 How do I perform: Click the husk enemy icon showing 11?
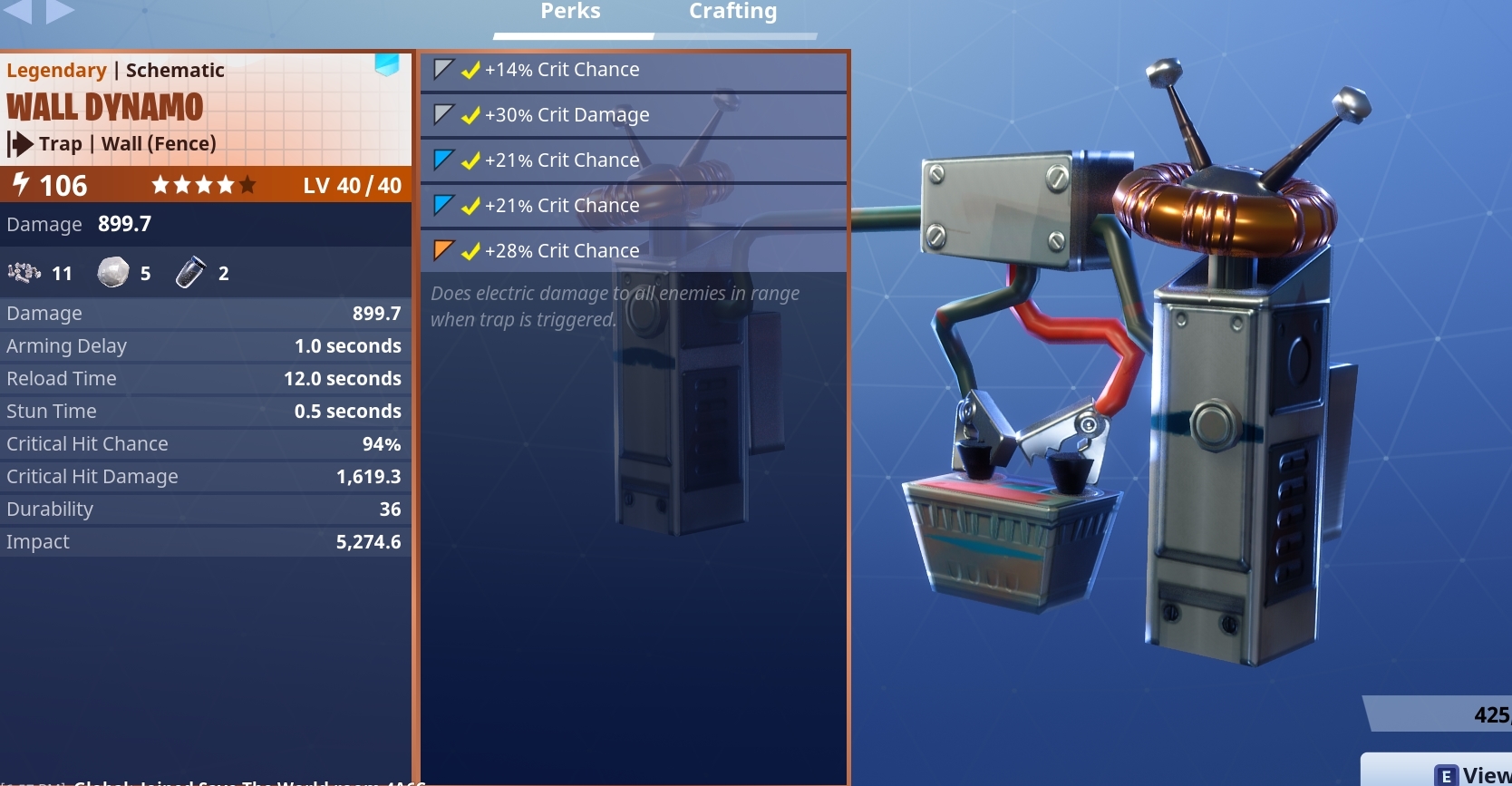pos(22,273)
